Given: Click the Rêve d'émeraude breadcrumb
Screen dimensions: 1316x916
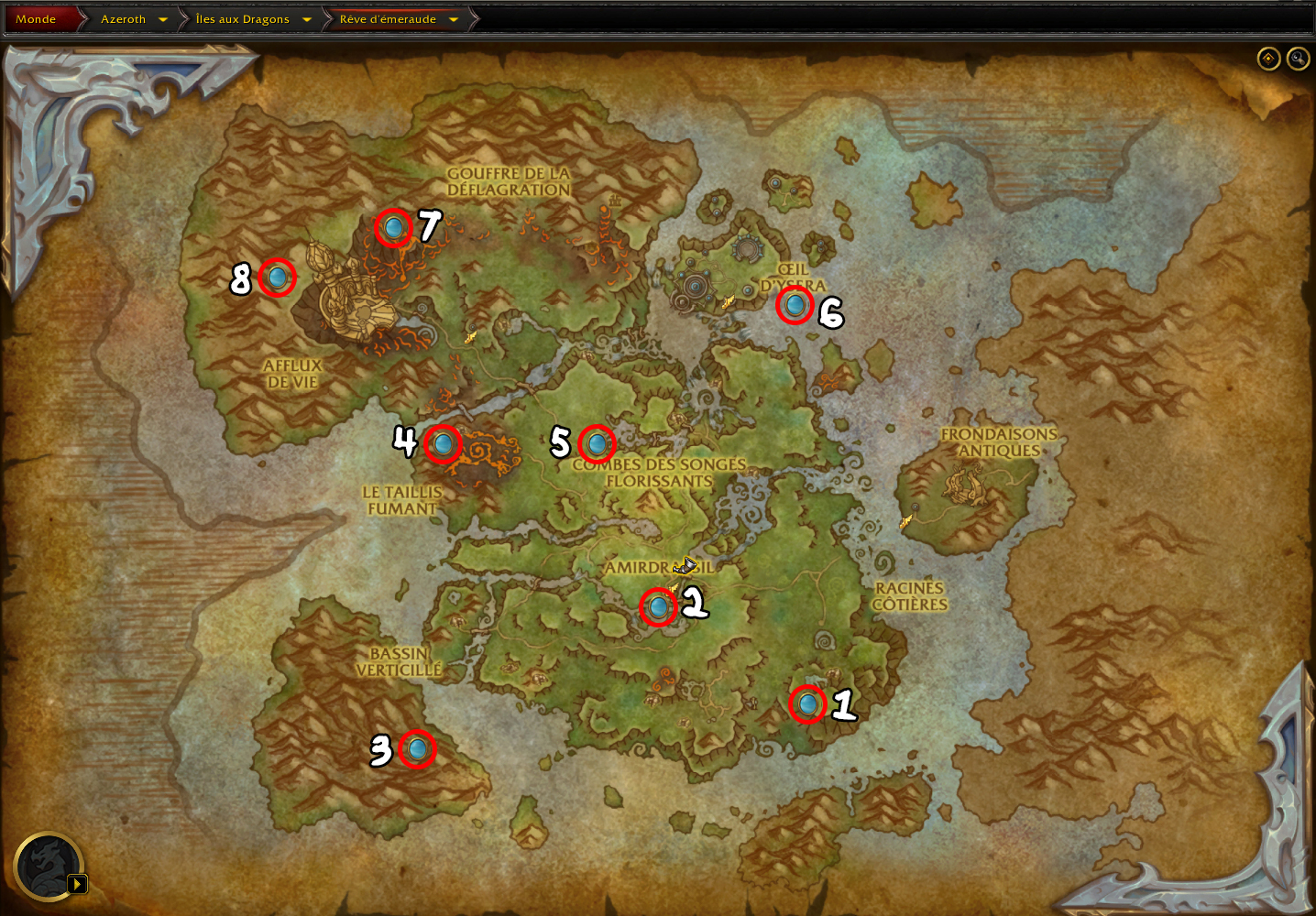Looking at the screenshot, I should point(388,19).
